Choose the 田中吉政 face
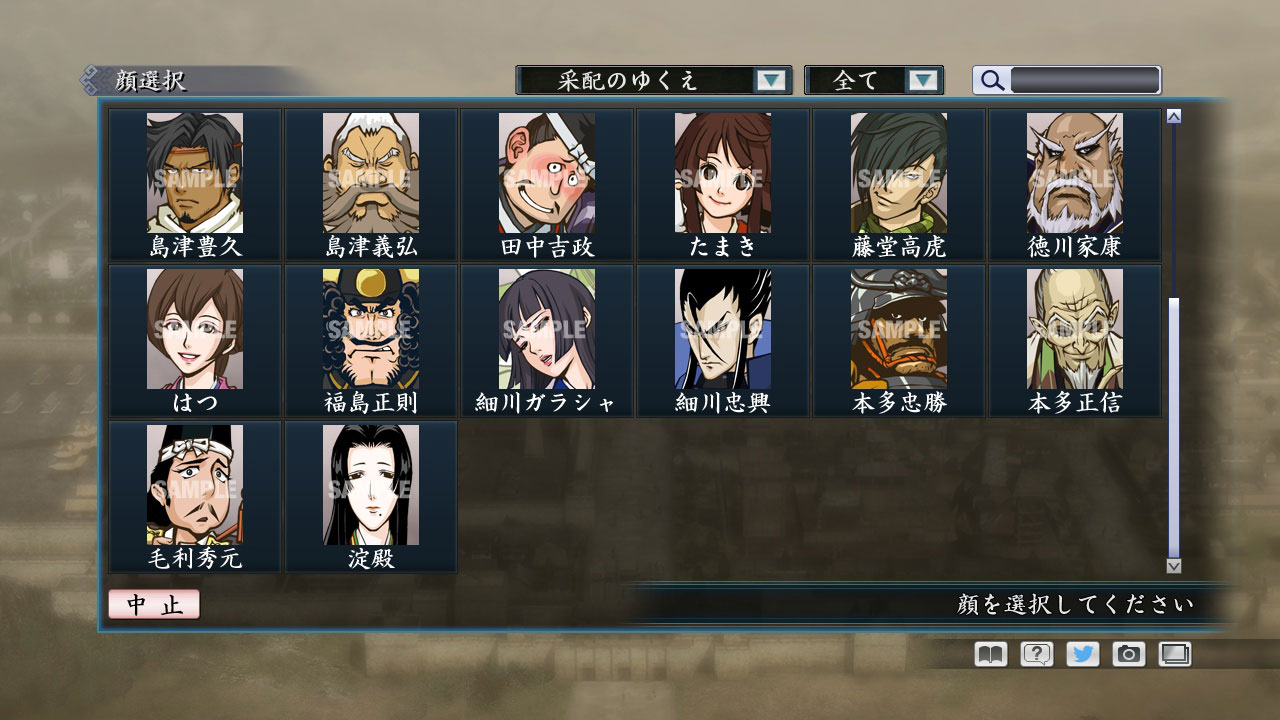The width and height of the screenshot is (1280, 720). point(546,175)
